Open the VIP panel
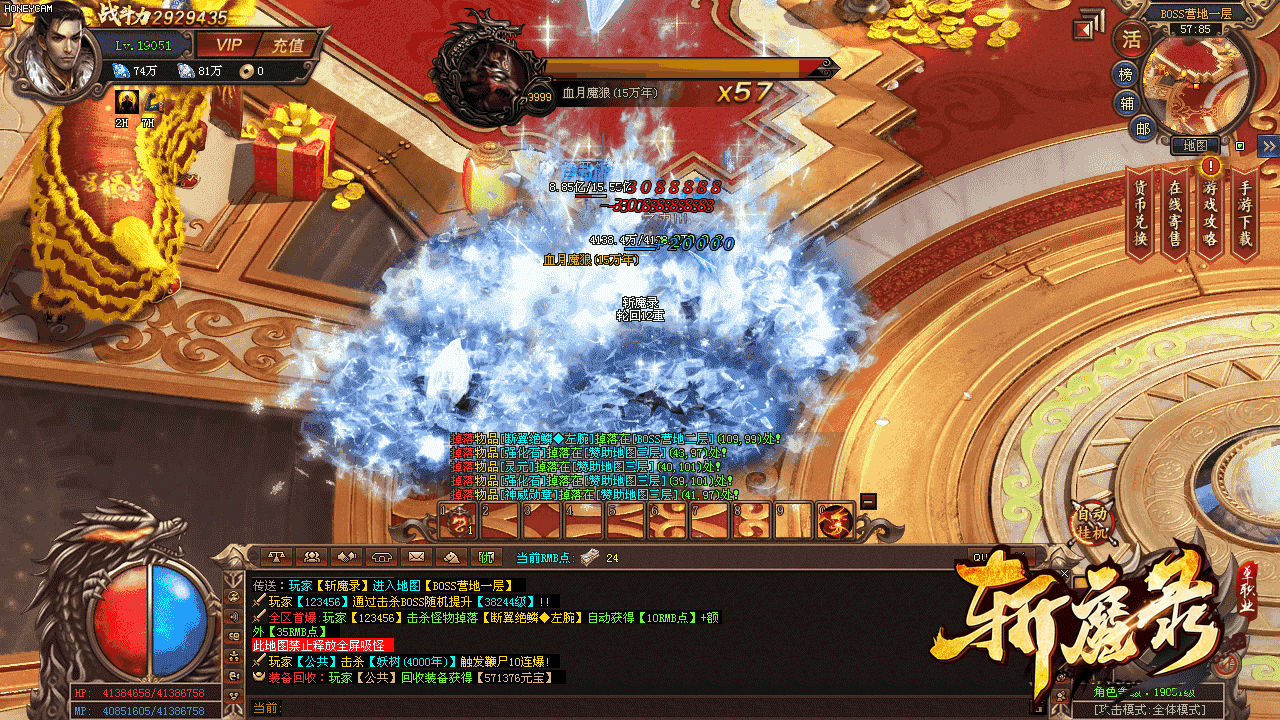The height and width of the screenshot is (720, 1280). coord(229,45)
